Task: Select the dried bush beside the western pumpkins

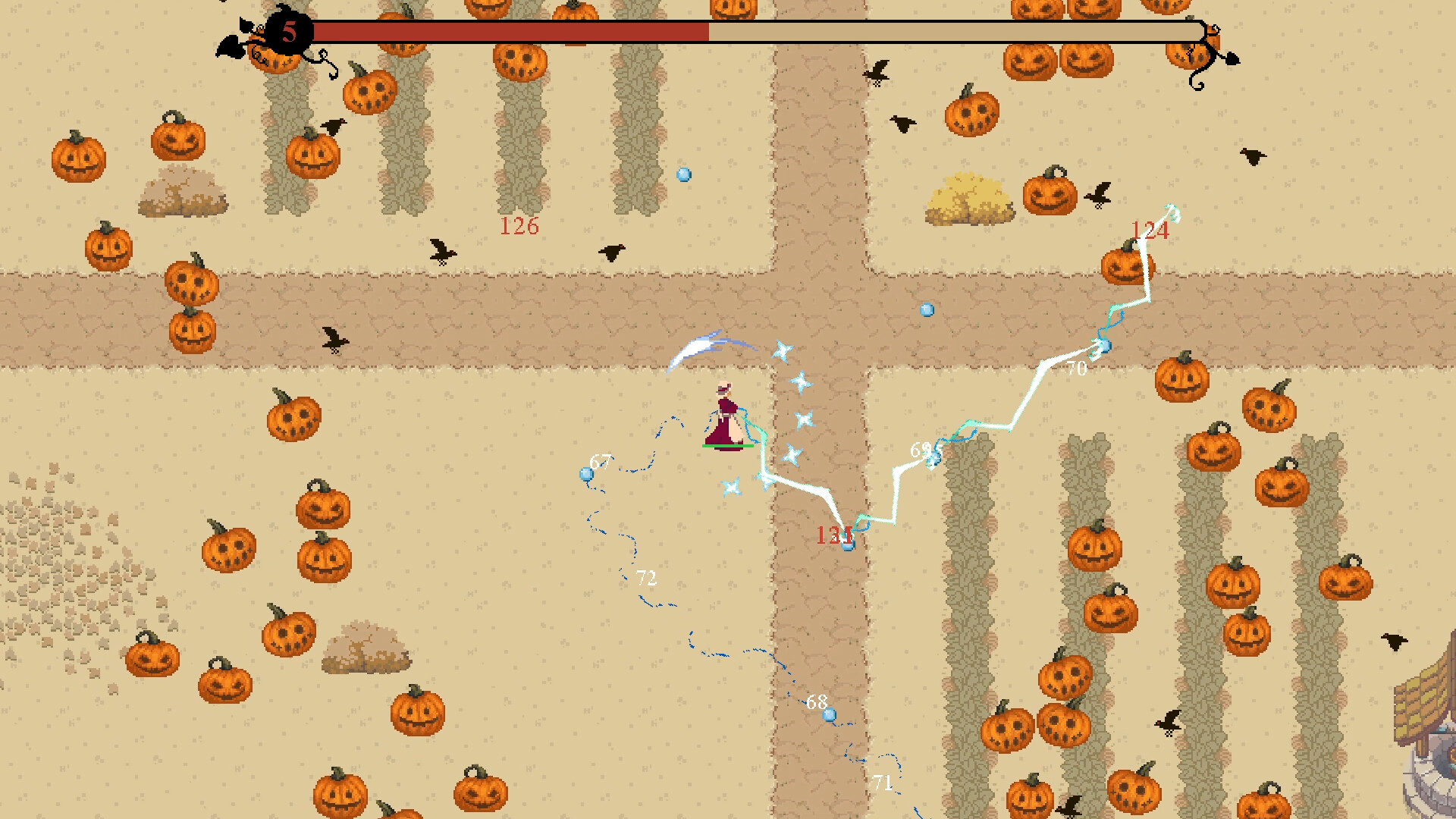Action: point(184,193)
